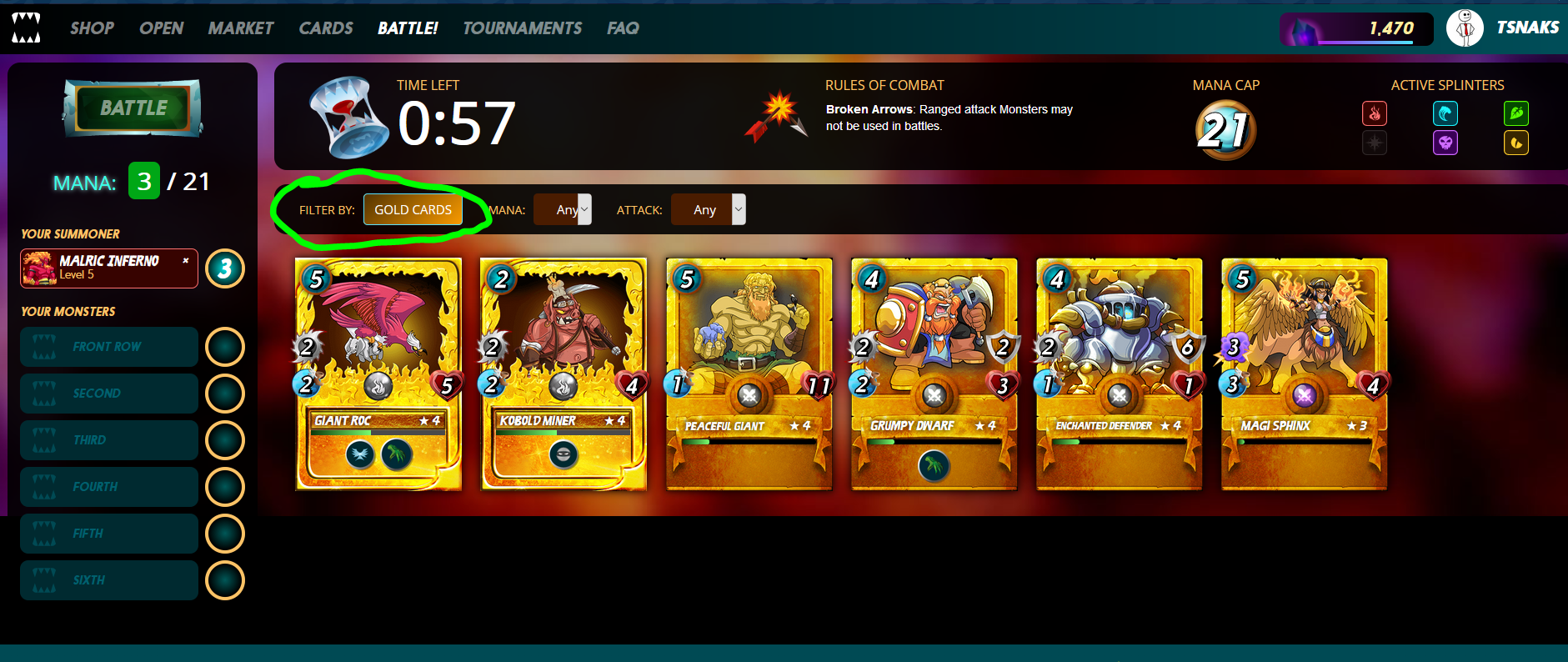Viewport: 1568px width, 662px height.
Task: Go to the Open packs page
Action: (x=161, y=28)
